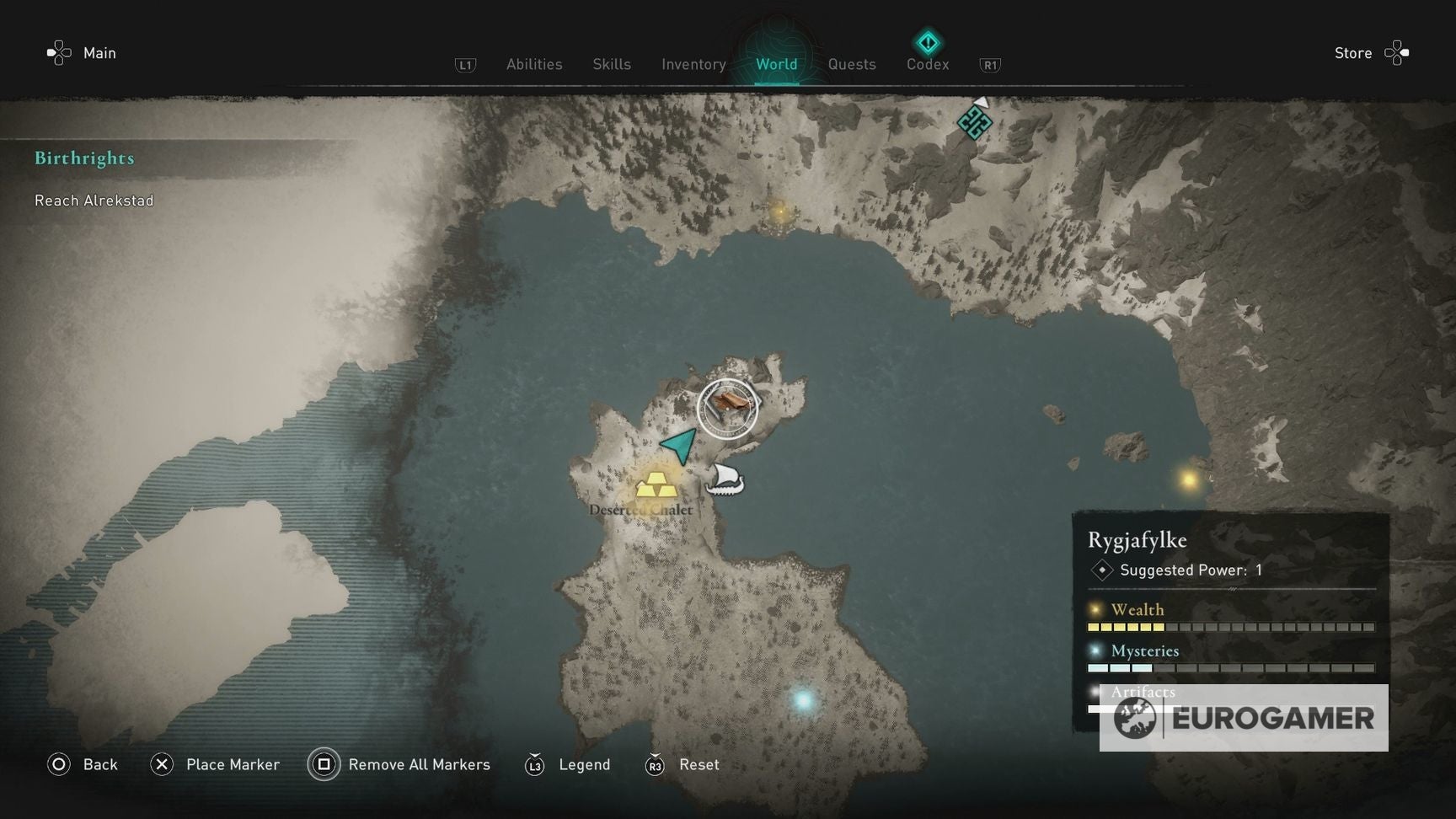The height and width of the screenshot is (819, 1456).
Task: Enable Place Marker at current cursor
Action: pos(215,765)
